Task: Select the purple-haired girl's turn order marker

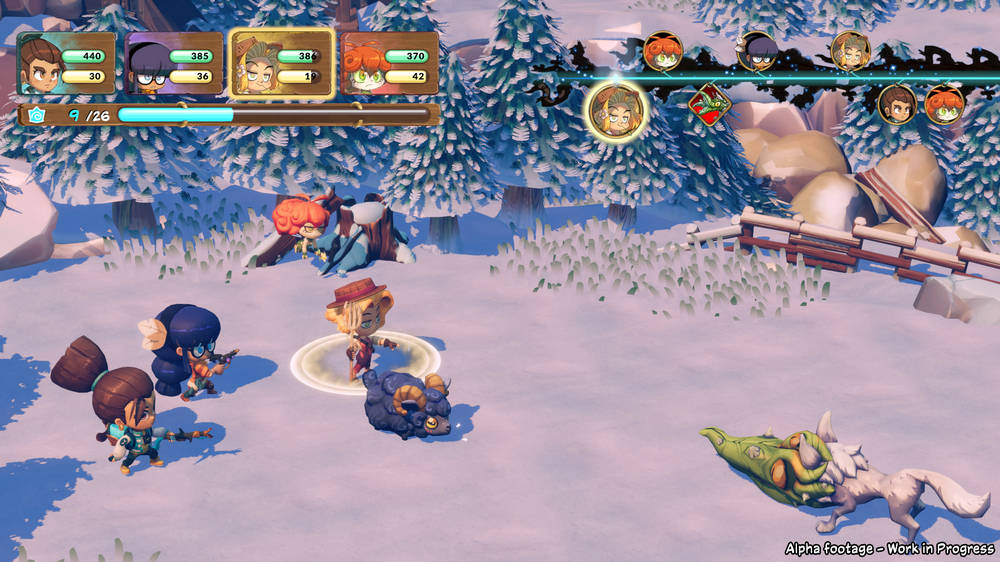Action: click(757, 52)
